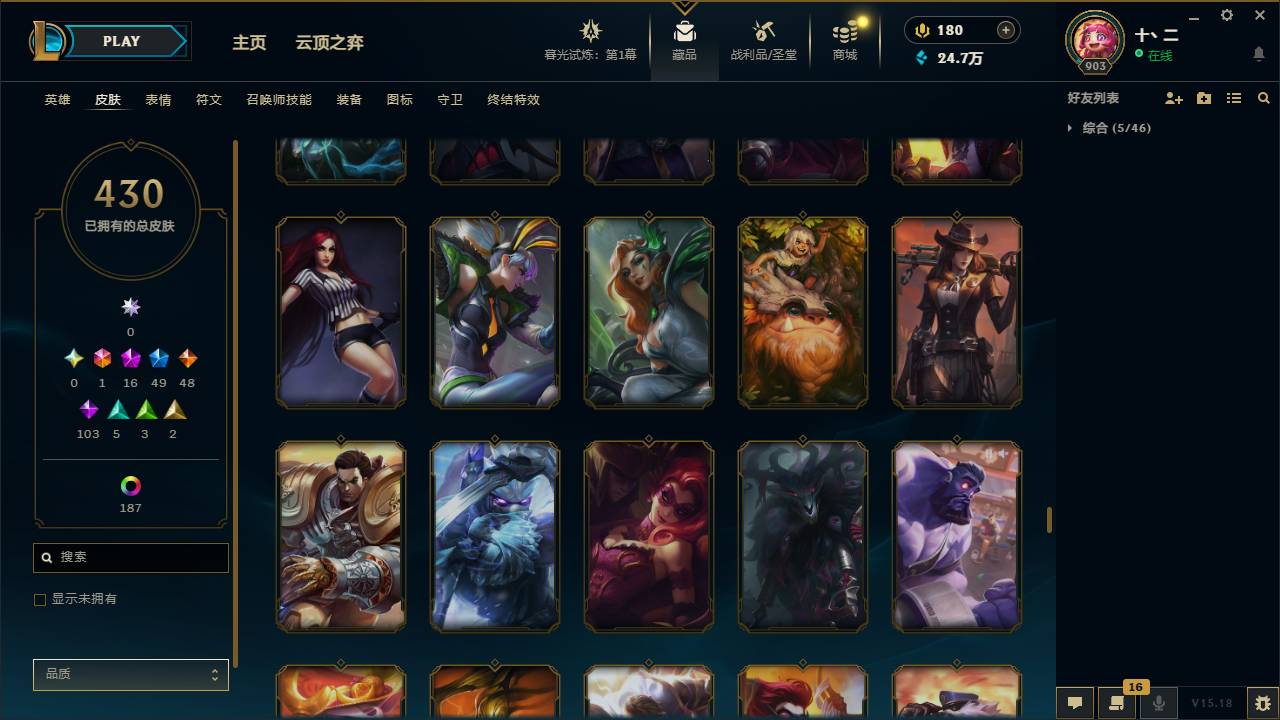This screenshot has width=1280, height=720.
Task: Open the add friend icon
Action: coord(1172,98)
